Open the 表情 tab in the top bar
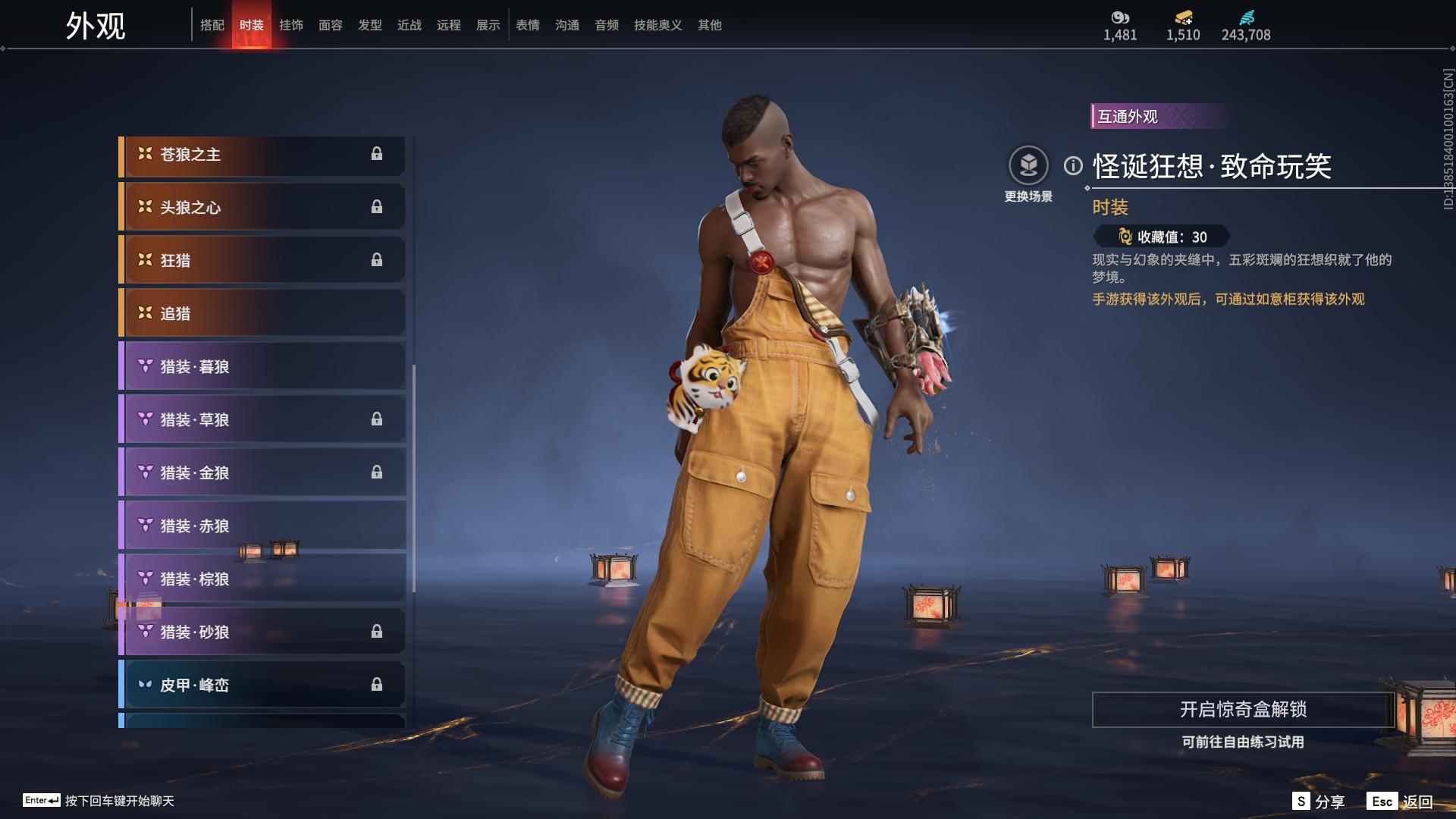Viewport: 1456px width, 819px height. tap(527, 24)
